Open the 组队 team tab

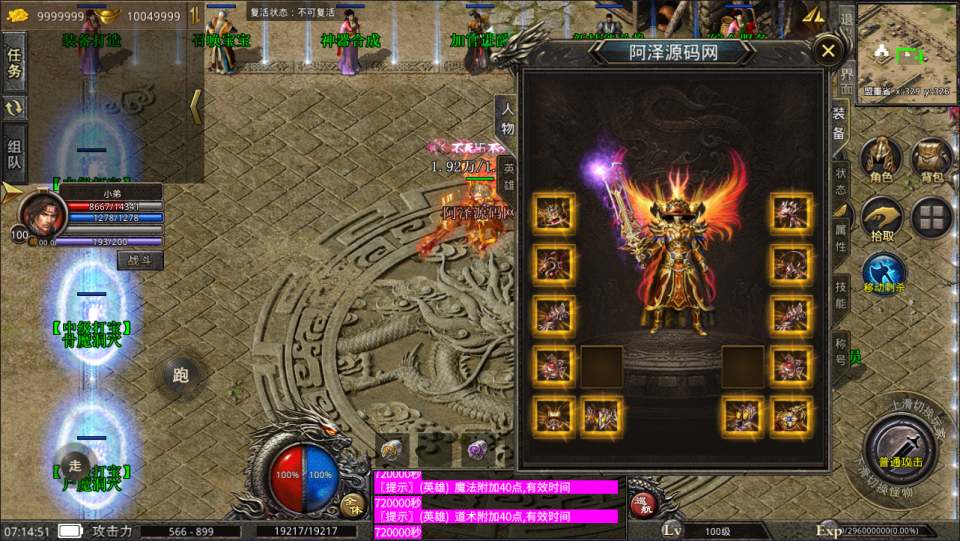[x=15, y=148]
